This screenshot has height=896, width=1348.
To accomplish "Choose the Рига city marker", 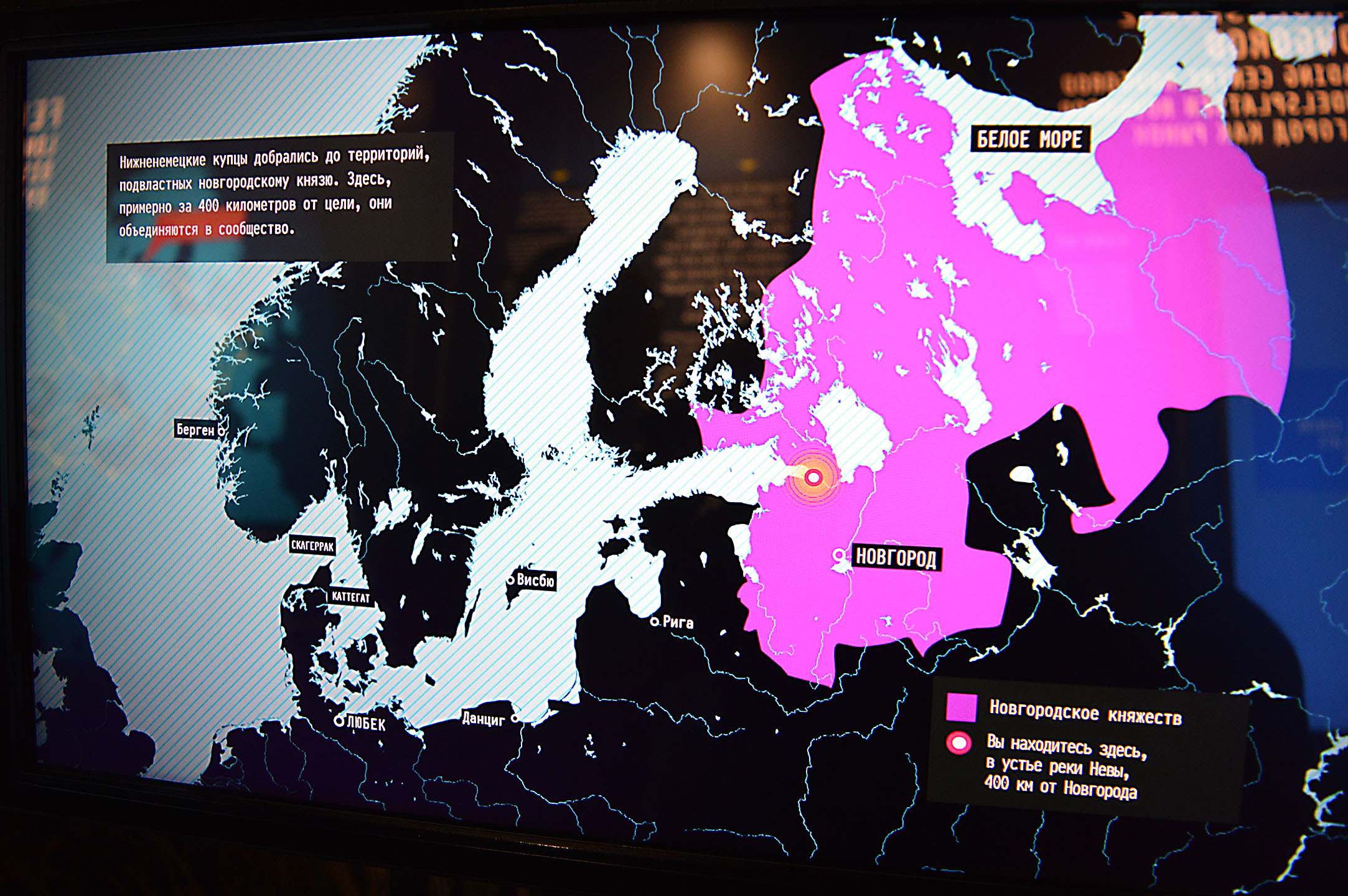I will (654, 622).
